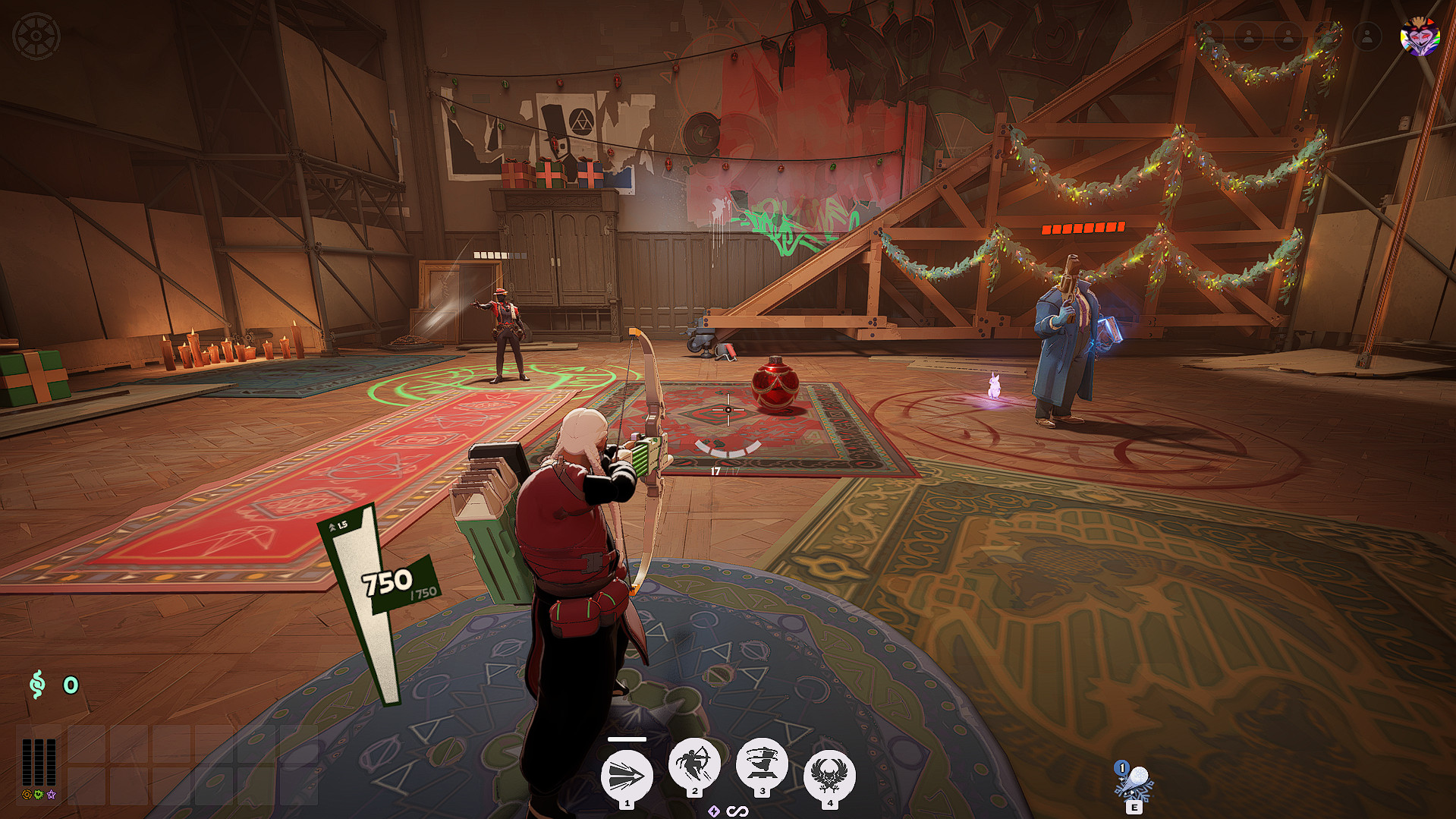Image resolution: width=1456 pixels, height=819 pixels.
Task: Use the snowball item
Action: (1134, 782)
